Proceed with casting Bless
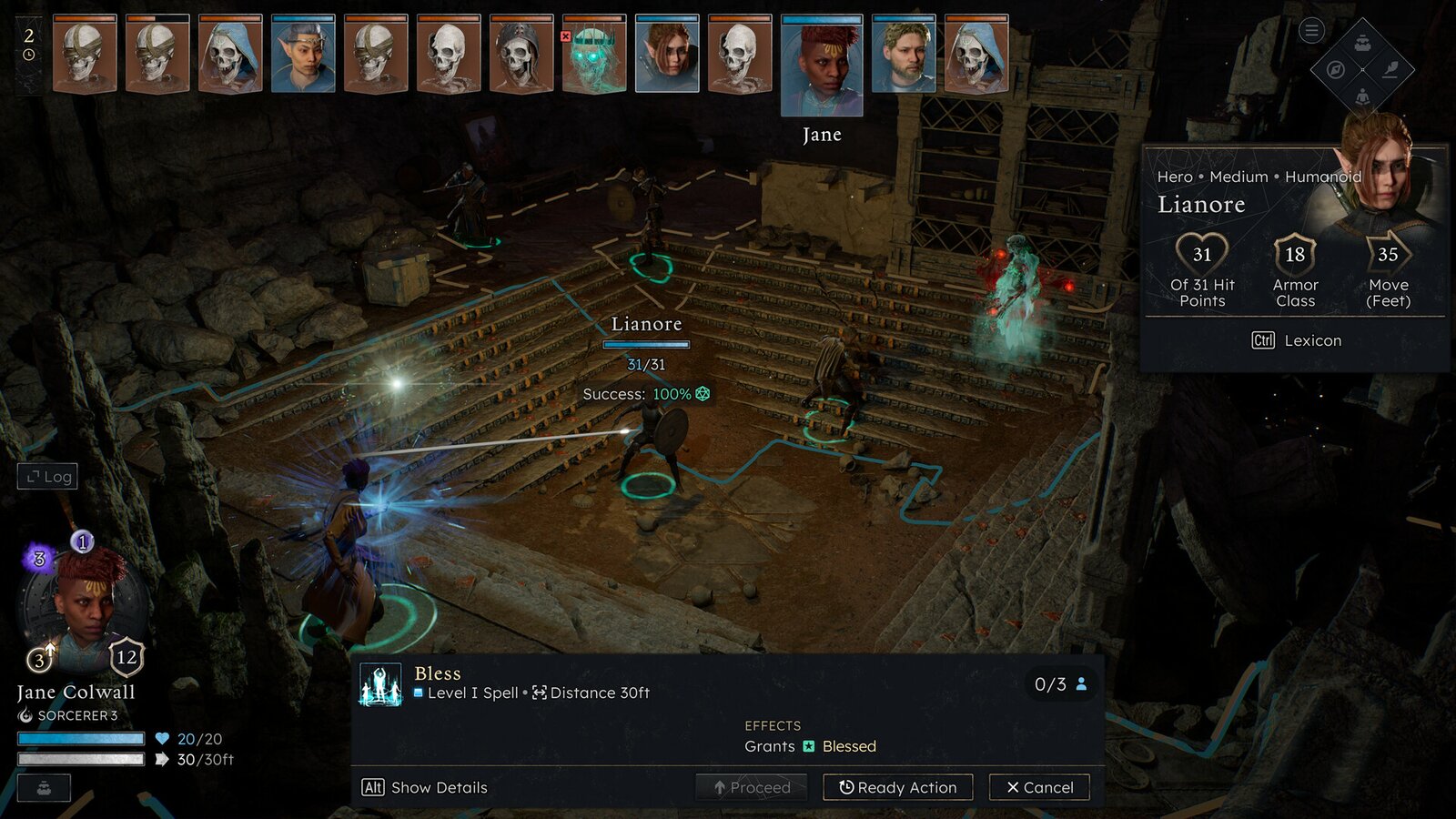 [x=752, y=787]
